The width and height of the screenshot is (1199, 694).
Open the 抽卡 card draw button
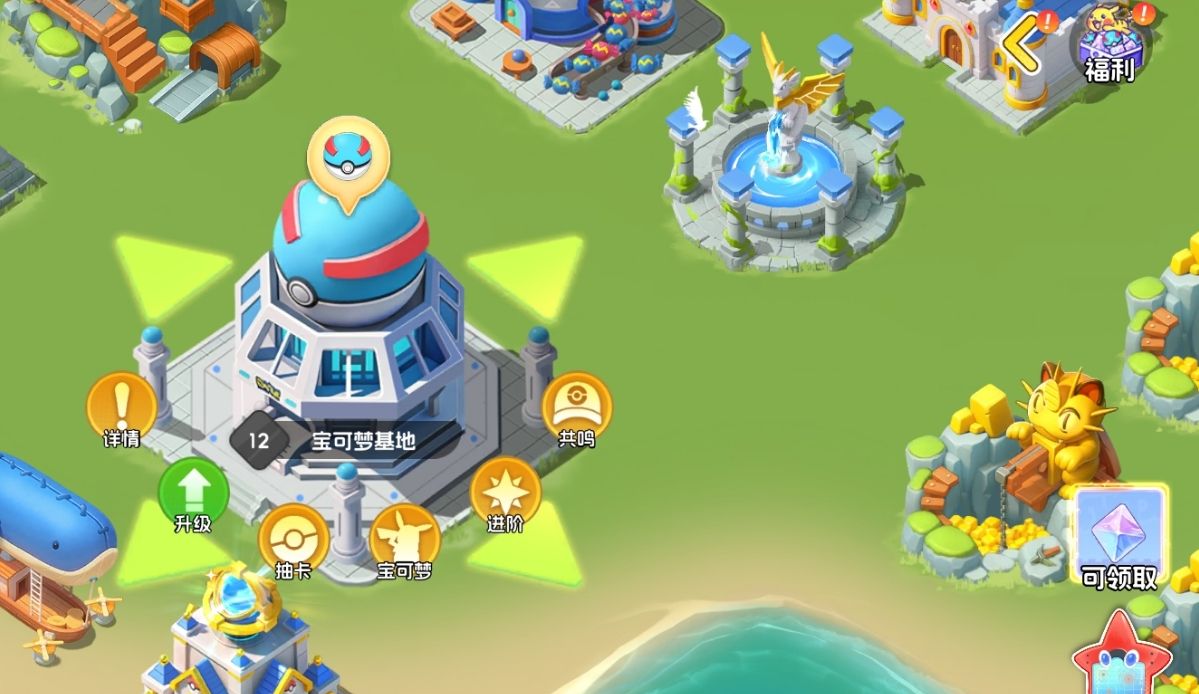click(293, 540)
